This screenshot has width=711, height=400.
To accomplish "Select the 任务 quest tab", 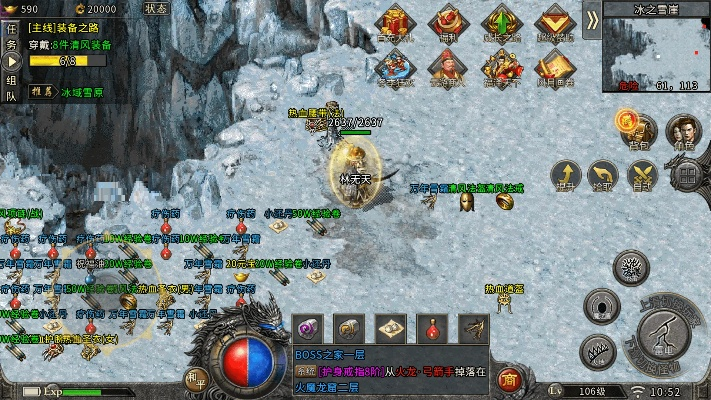I will (11, 38).
